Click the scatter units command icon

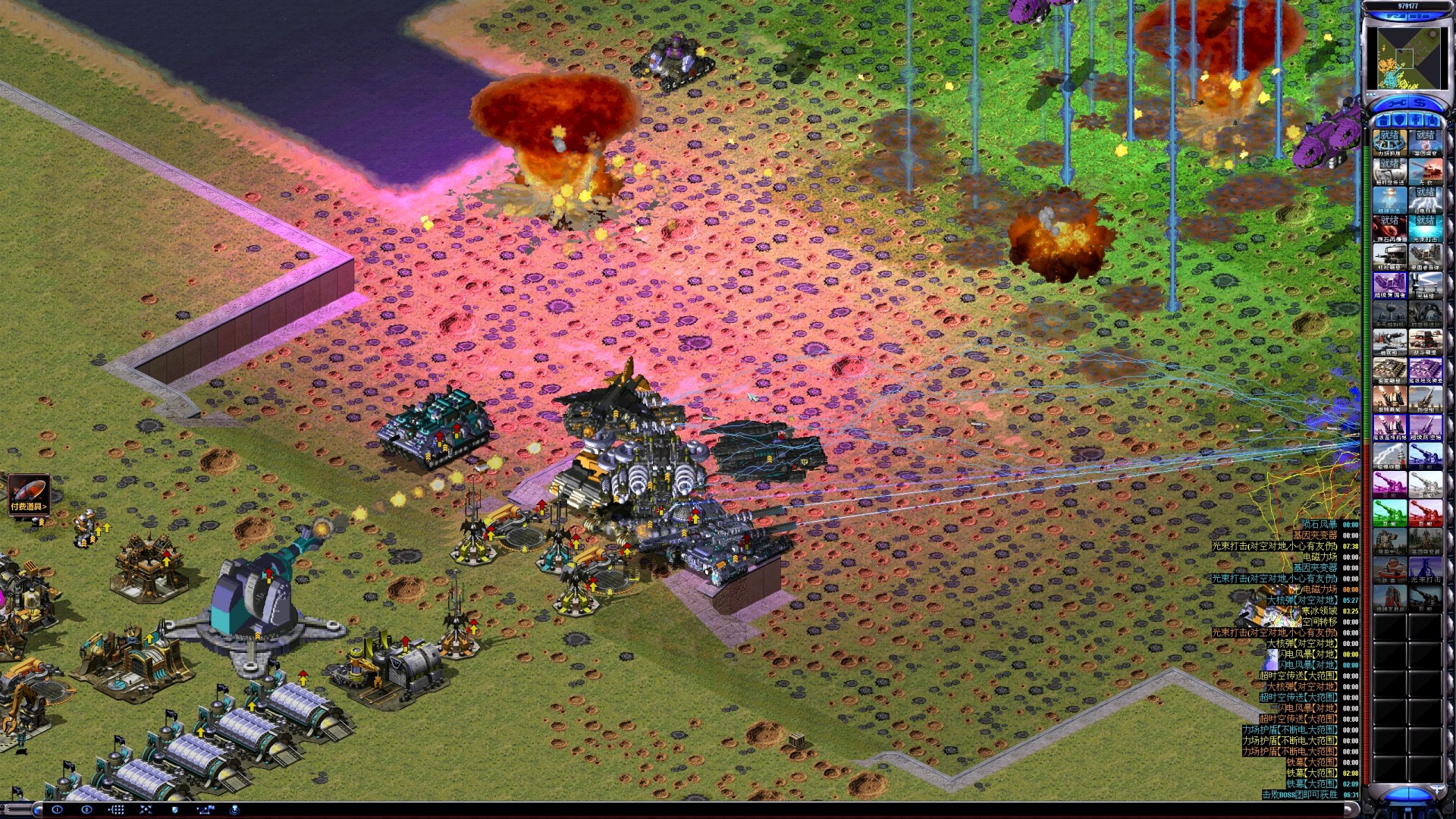point(146,810)
